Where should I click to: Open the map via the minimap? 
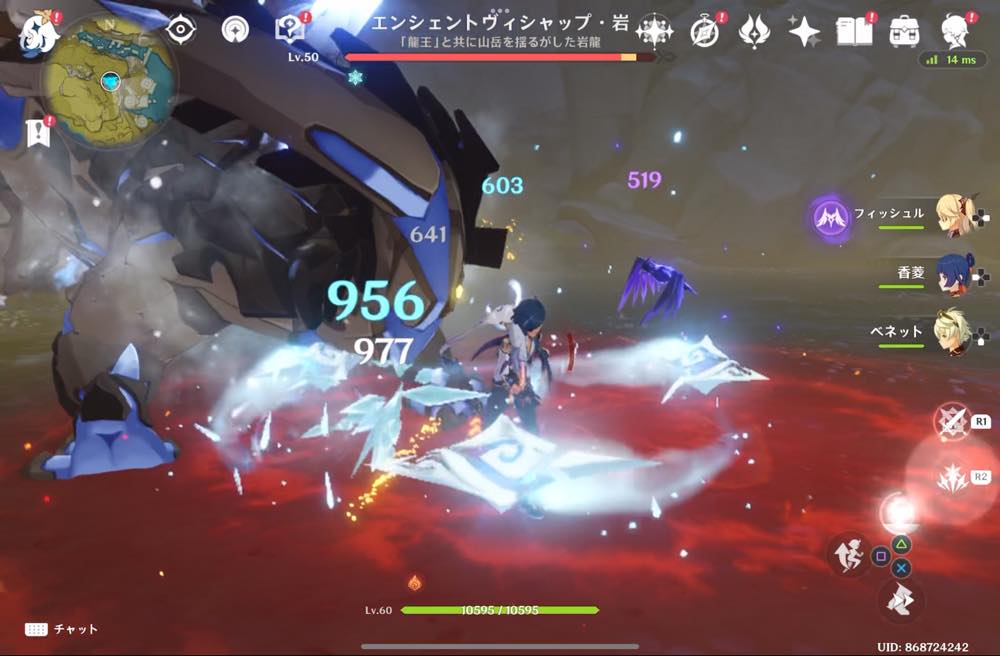click(x=109, y=81)
